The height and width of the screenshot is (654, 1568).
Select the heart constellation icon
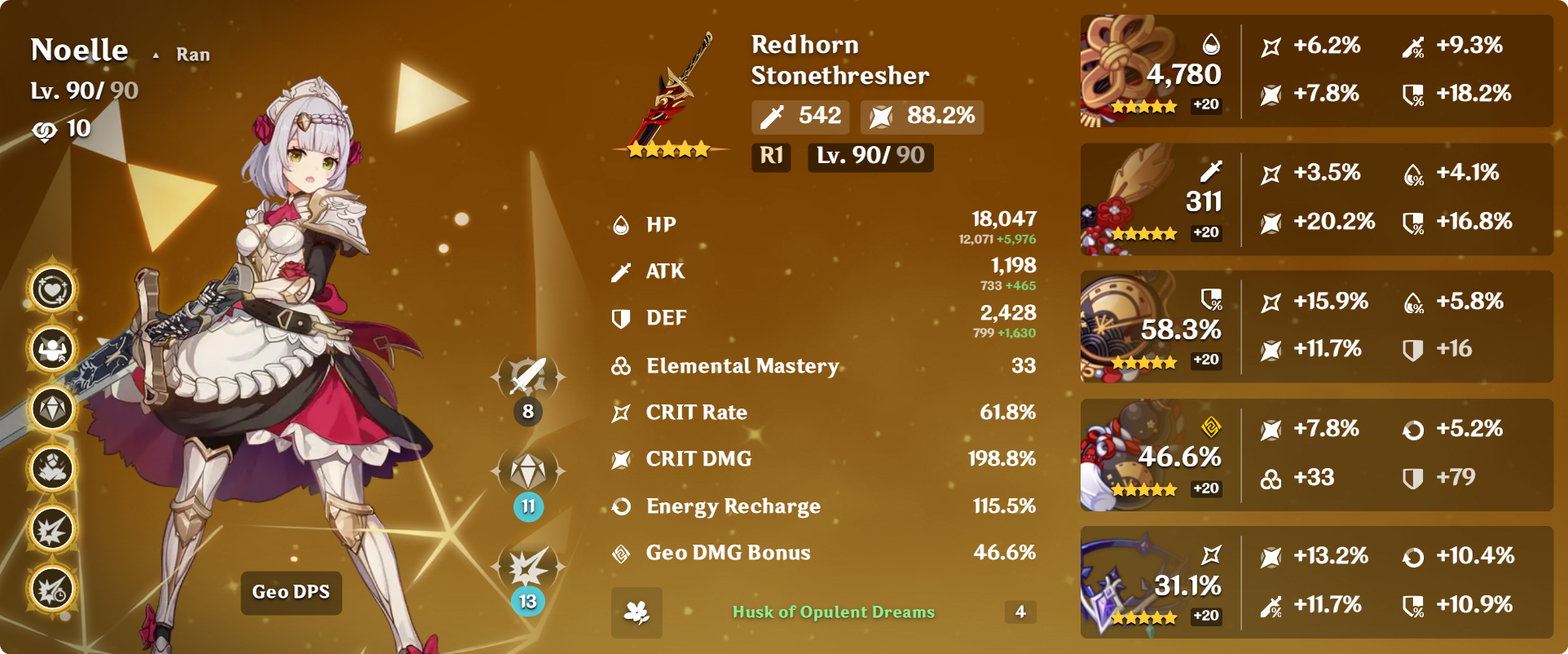click(x=53, y=289)
